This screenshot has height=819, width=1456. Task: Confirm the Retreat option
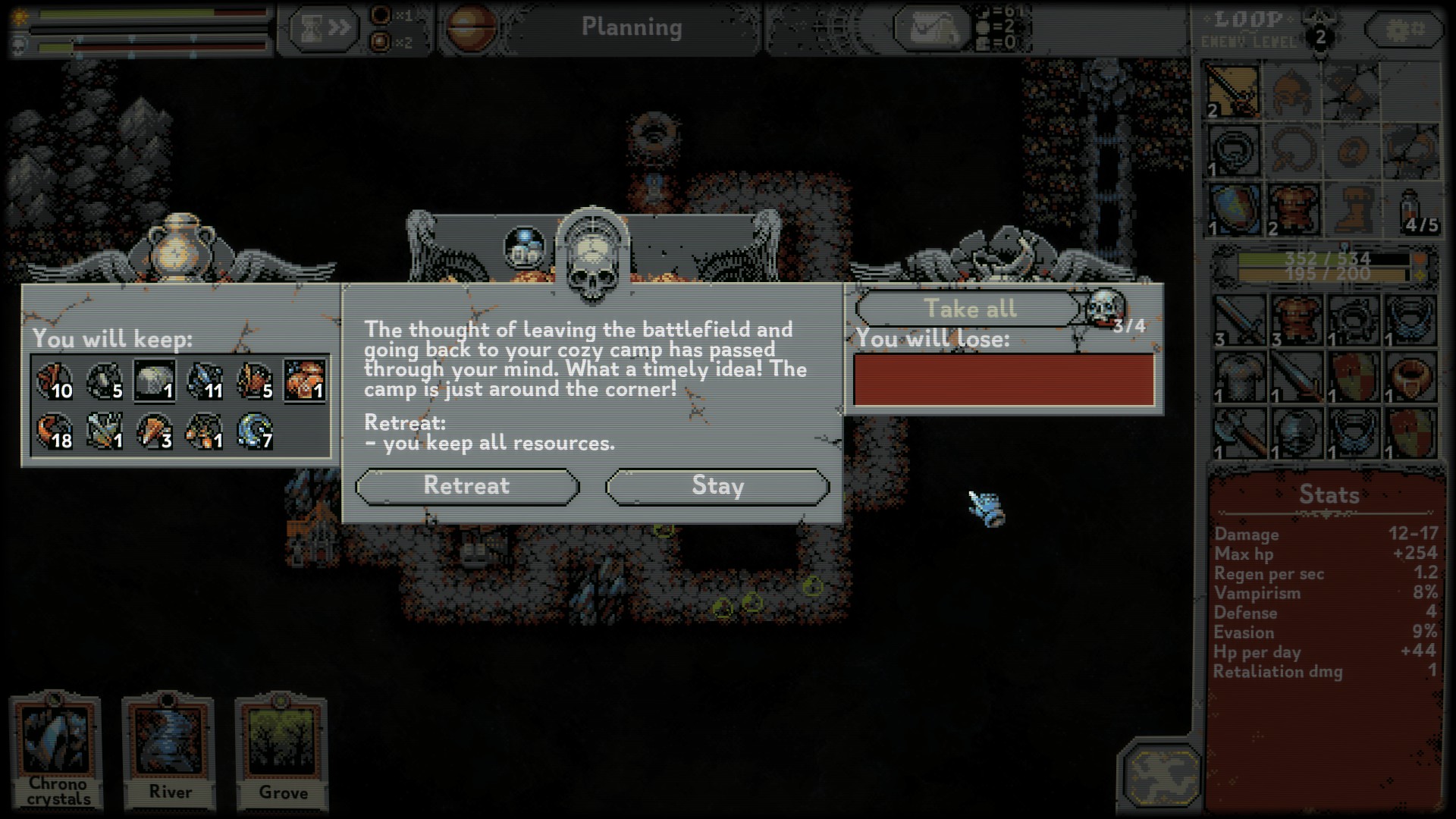467,486
